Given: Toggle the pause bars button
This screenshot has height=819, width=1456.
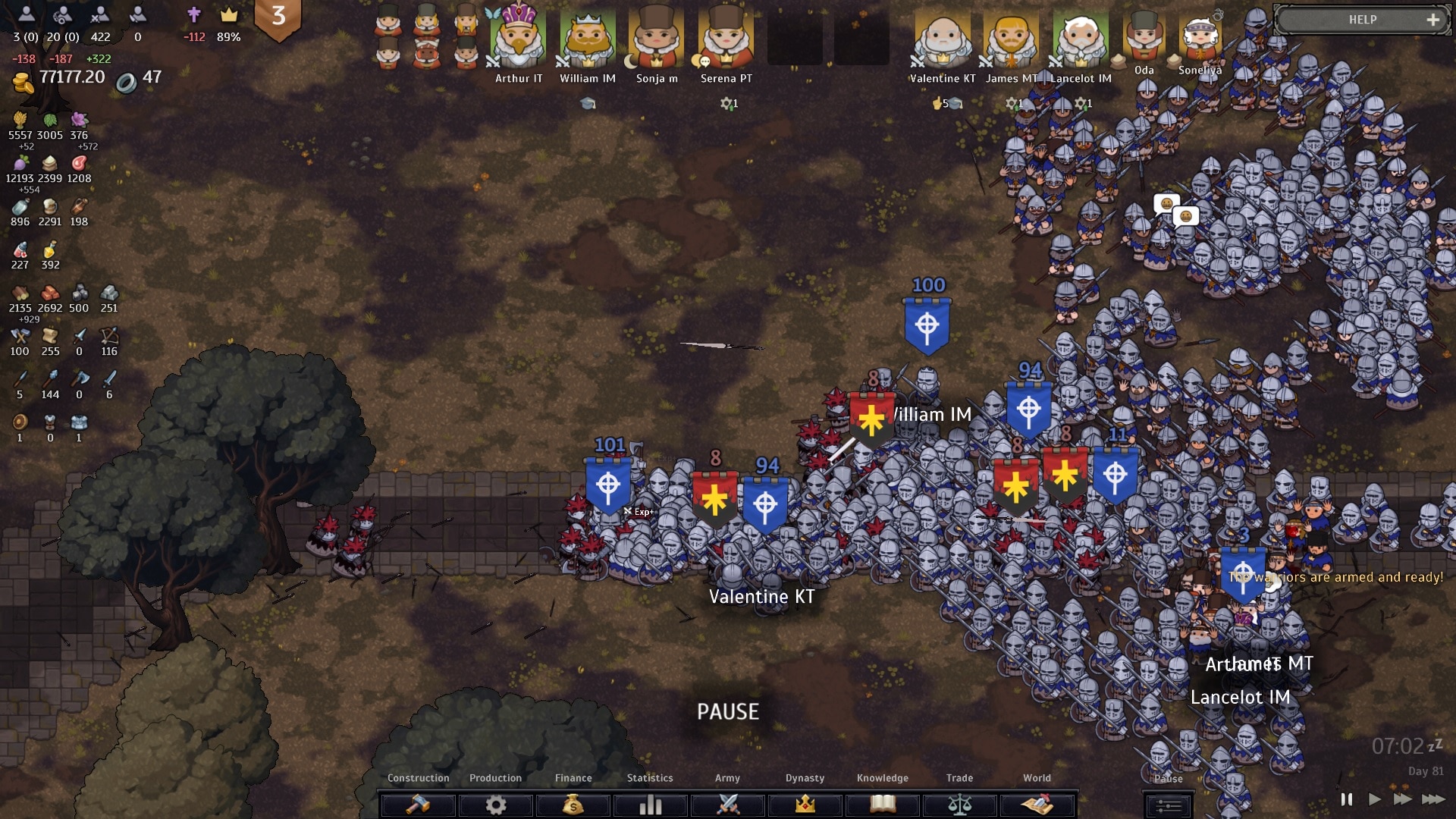Looking at the screenshot, I should 1346,799.
